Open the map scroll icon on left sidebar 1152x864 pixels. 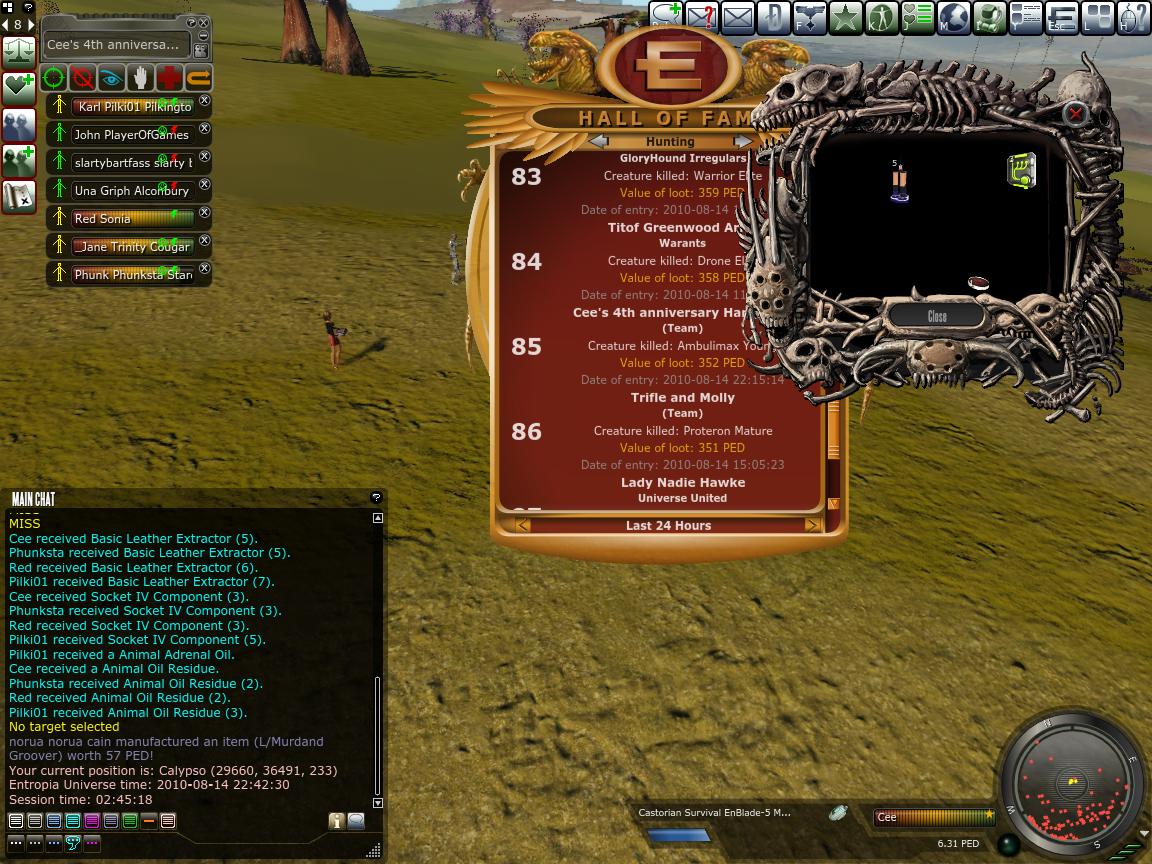[x=19, y=196]
